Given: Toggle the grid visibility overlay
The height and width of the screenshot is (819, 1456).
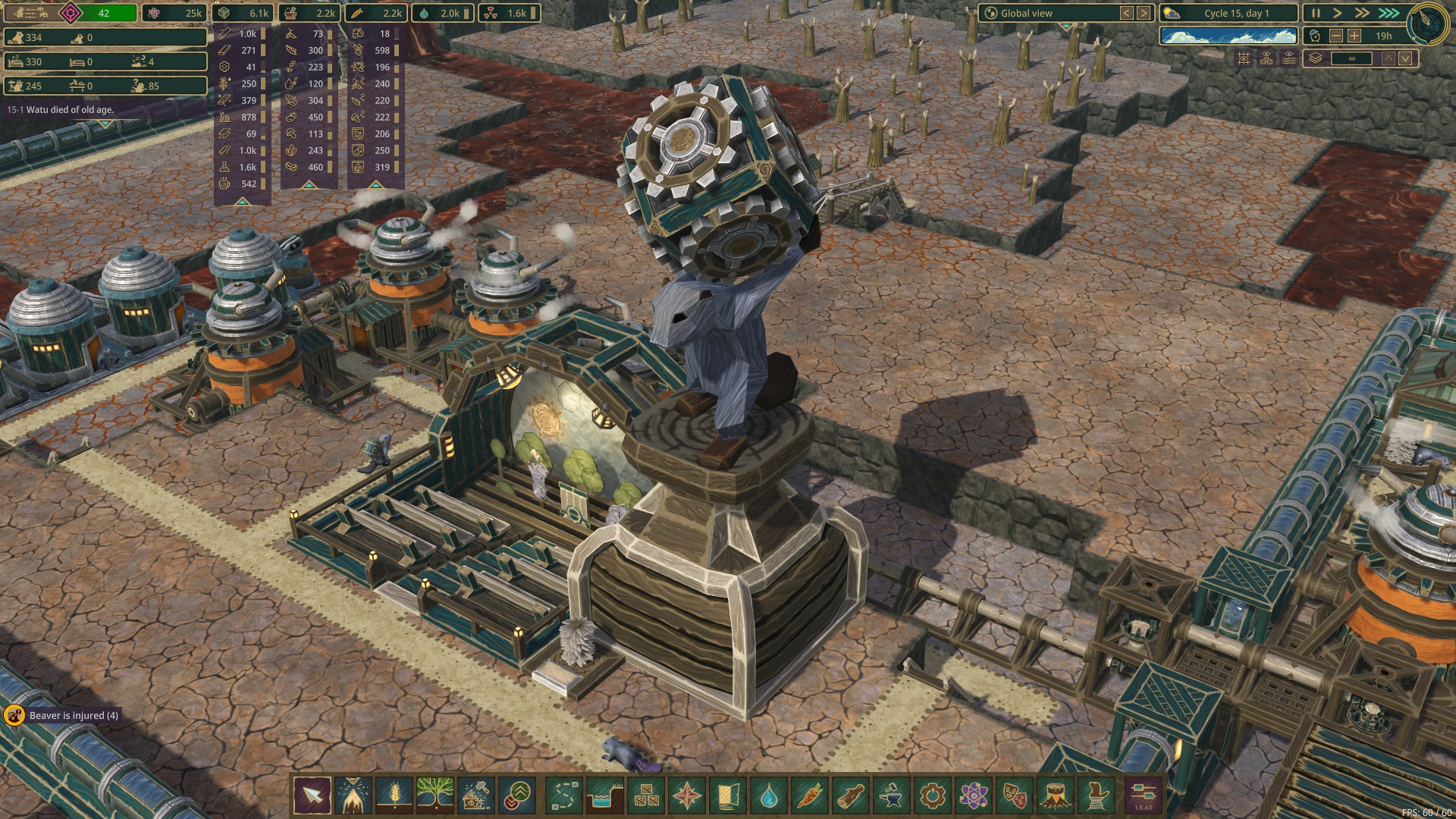Looking at the screenshot, I should point(1244,58).
